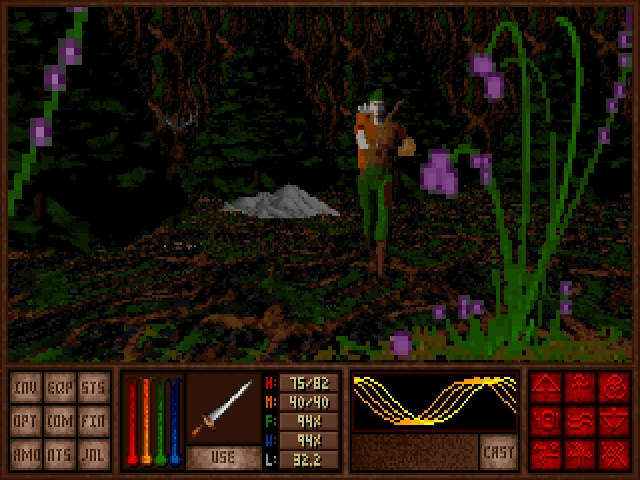
Task: Open the INV inventory panel
Action: (x=26, y=387)
